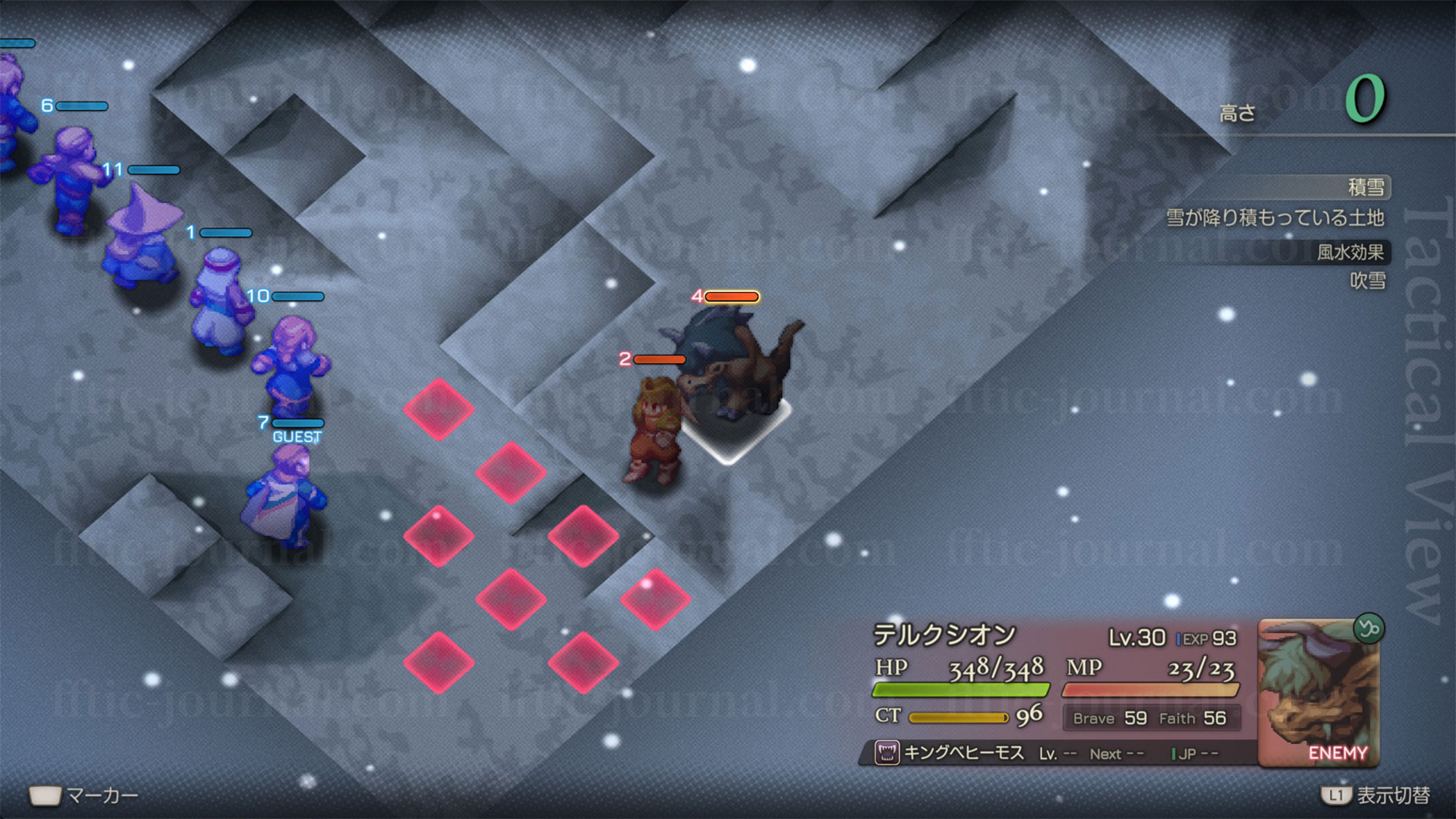Click the テルクシオン enemy portrait

coord(1317,692)
